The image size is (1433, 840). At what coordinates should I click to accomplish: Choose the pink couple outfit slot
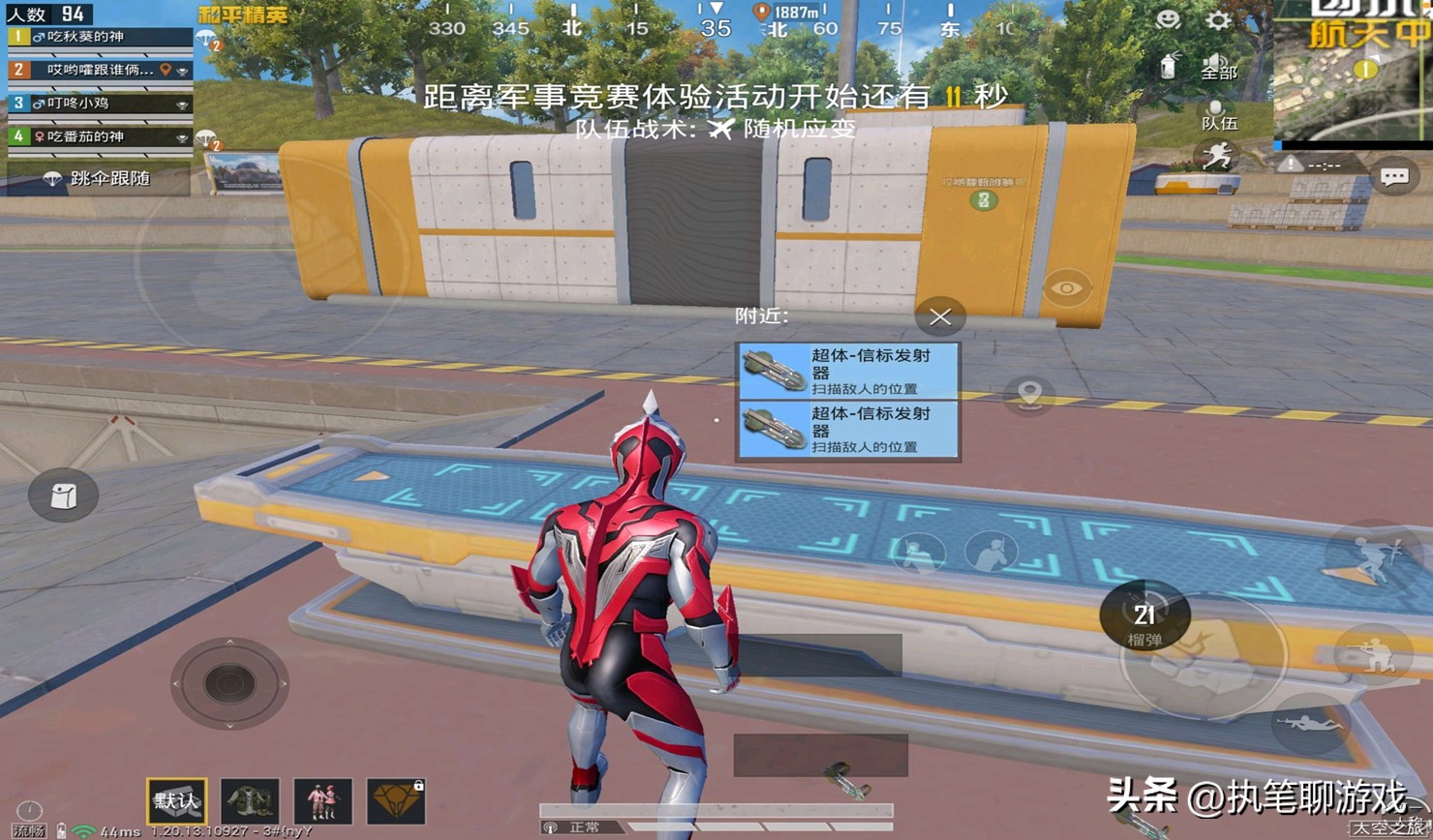point(322,801)
